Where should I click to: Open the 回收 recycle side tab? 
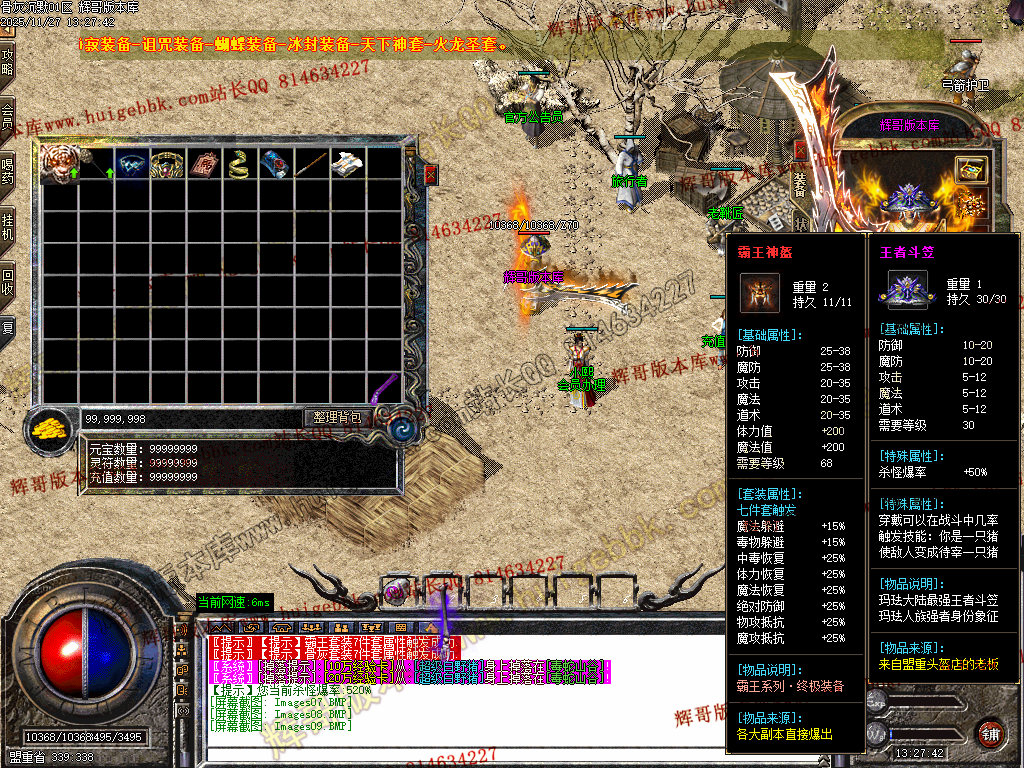[8, 281]
